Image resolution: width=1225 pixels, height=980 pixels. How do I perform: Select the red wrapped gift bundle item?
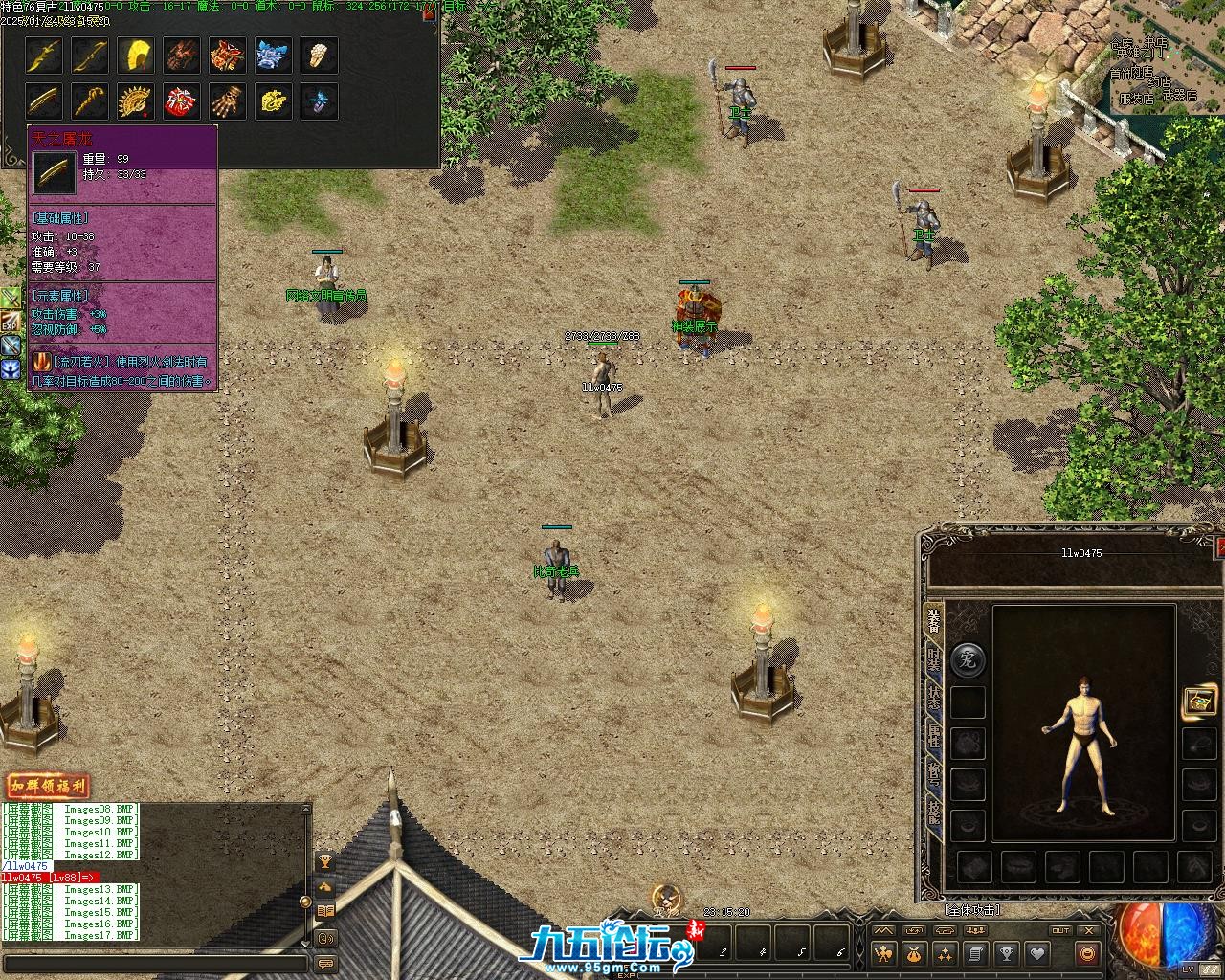point(182,101)
